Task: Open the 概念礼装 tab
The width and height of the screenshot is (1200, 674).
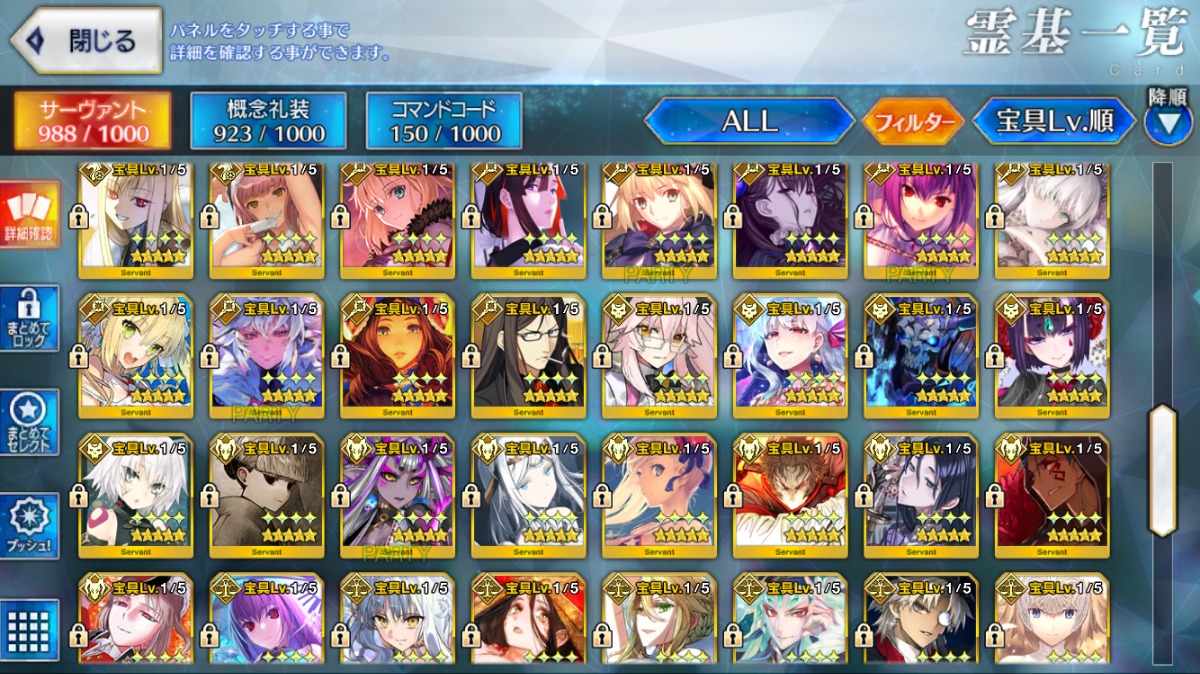Action: click(268, 121)
